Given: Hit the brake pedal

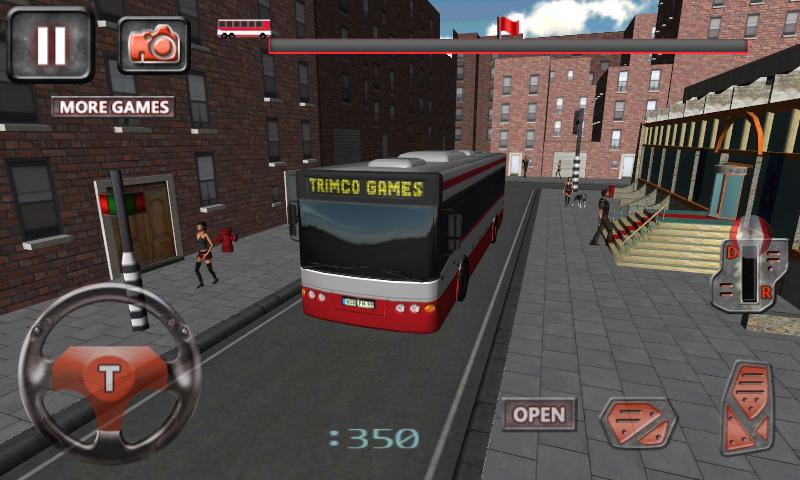Looking at the screenshot, I should tap(638, 423).
